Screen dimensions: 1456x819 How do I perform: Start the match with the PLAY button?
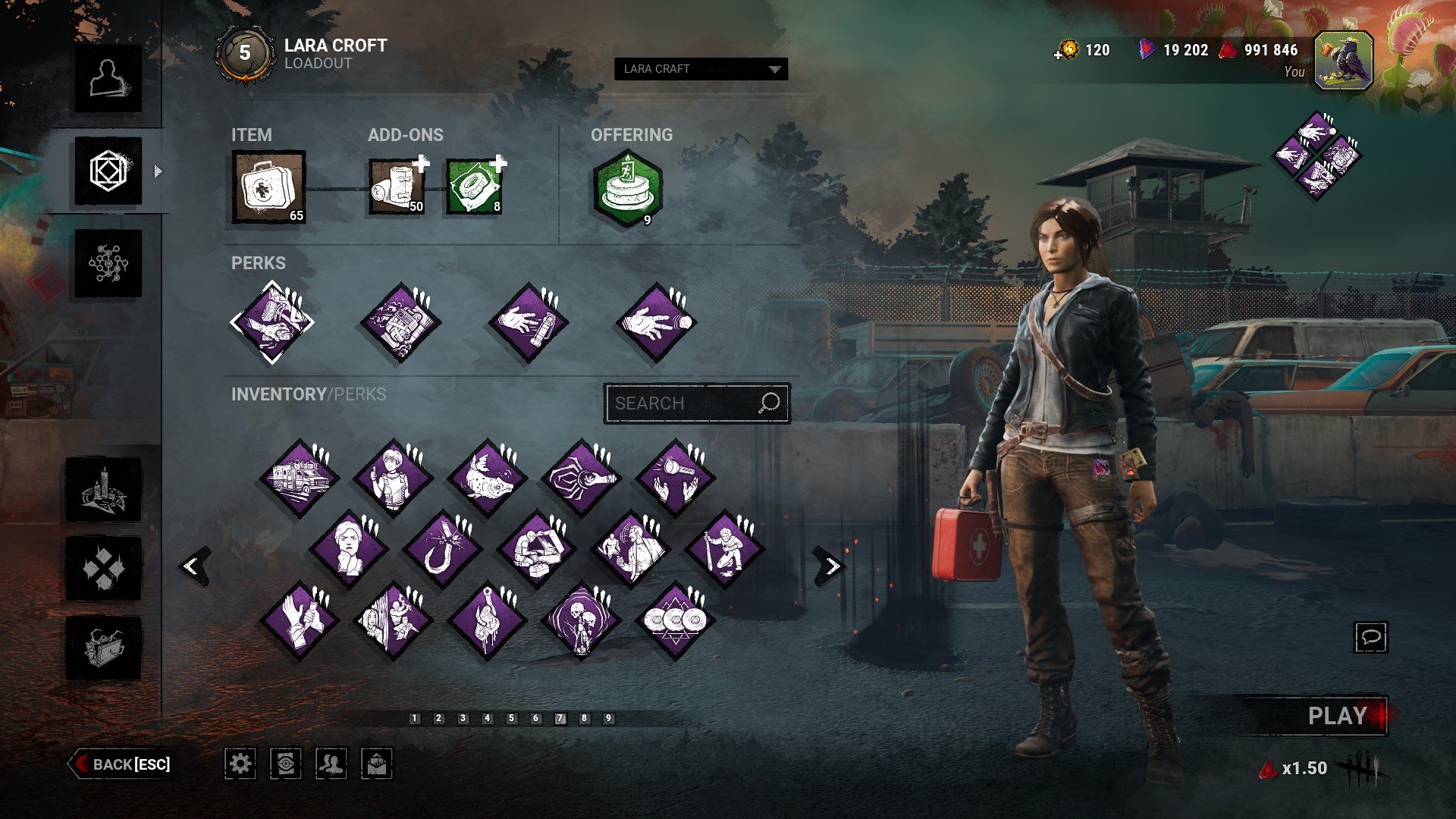1336,716
